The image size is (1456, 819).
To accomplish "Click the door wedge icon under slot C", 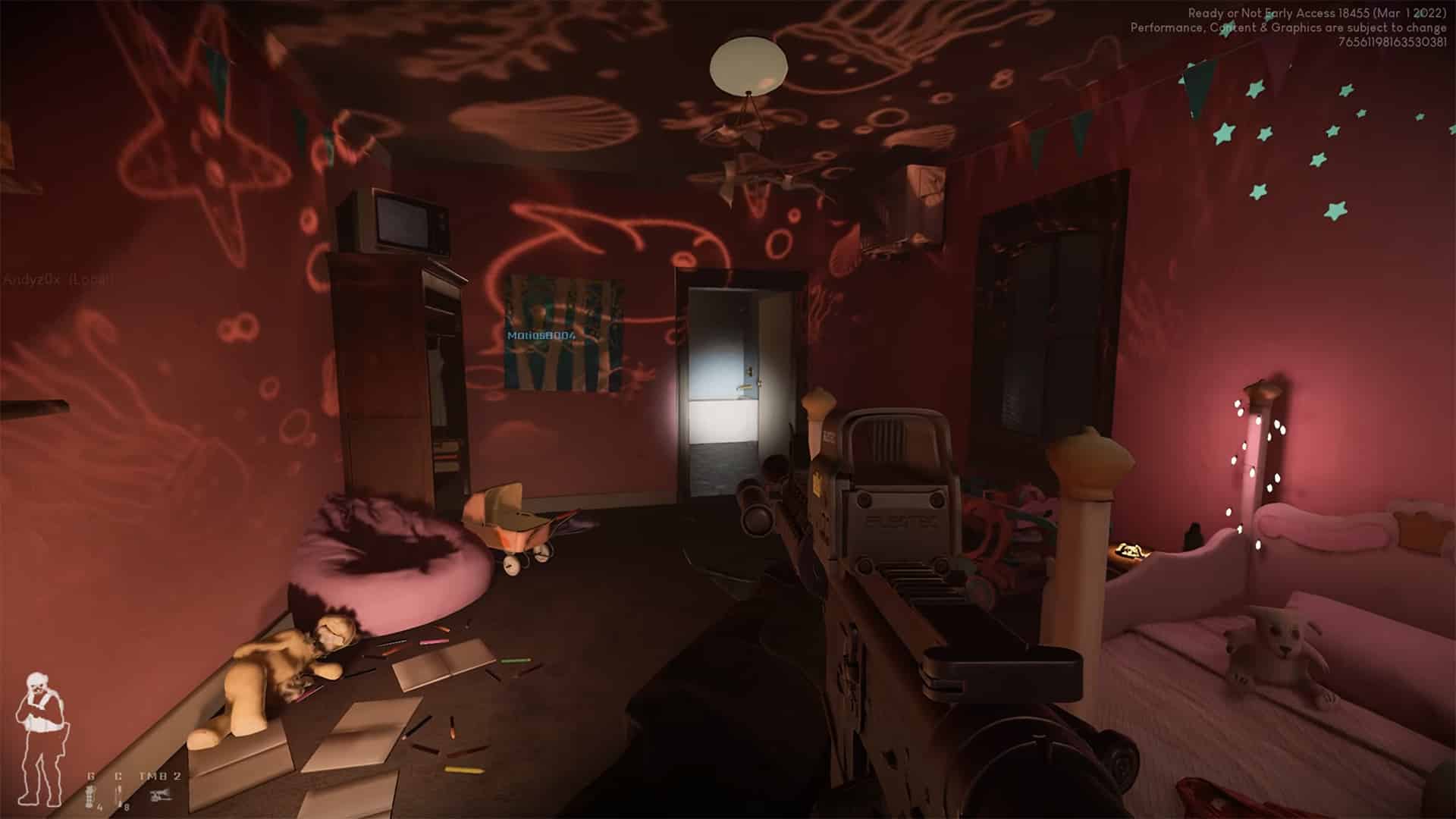I will point(118,794).
